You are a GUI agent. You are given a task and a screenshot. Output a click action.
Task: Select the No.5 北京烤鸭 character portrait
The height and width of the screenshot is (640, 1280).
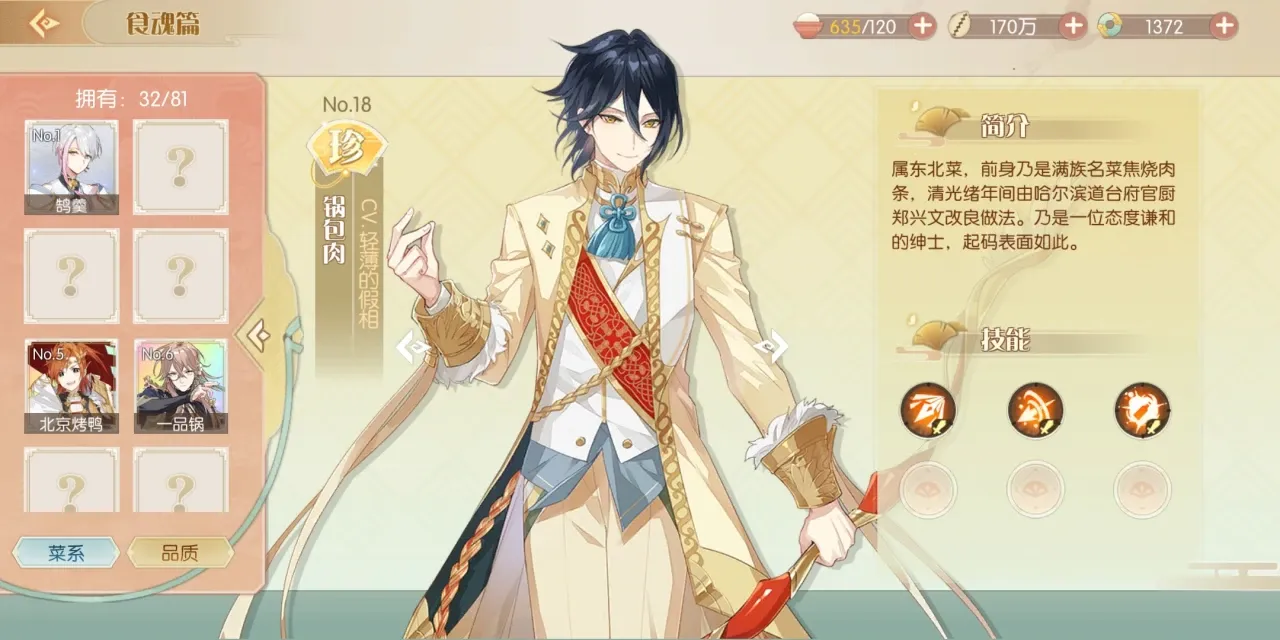click(x=71, y=386)
